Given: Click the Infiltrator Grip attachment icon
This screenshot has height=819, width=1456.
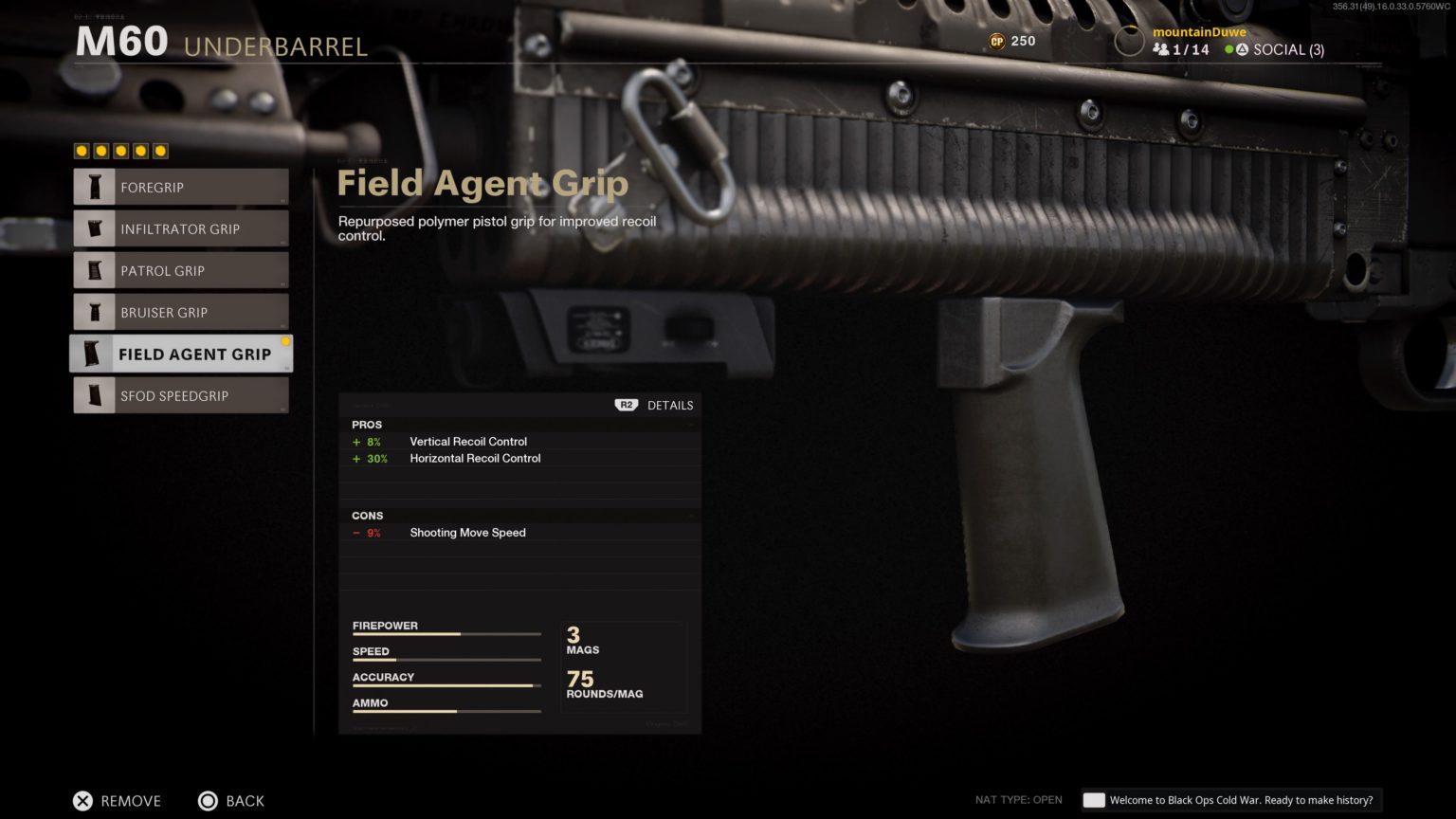Looking at the screenshot, I should tap(95, 228).
